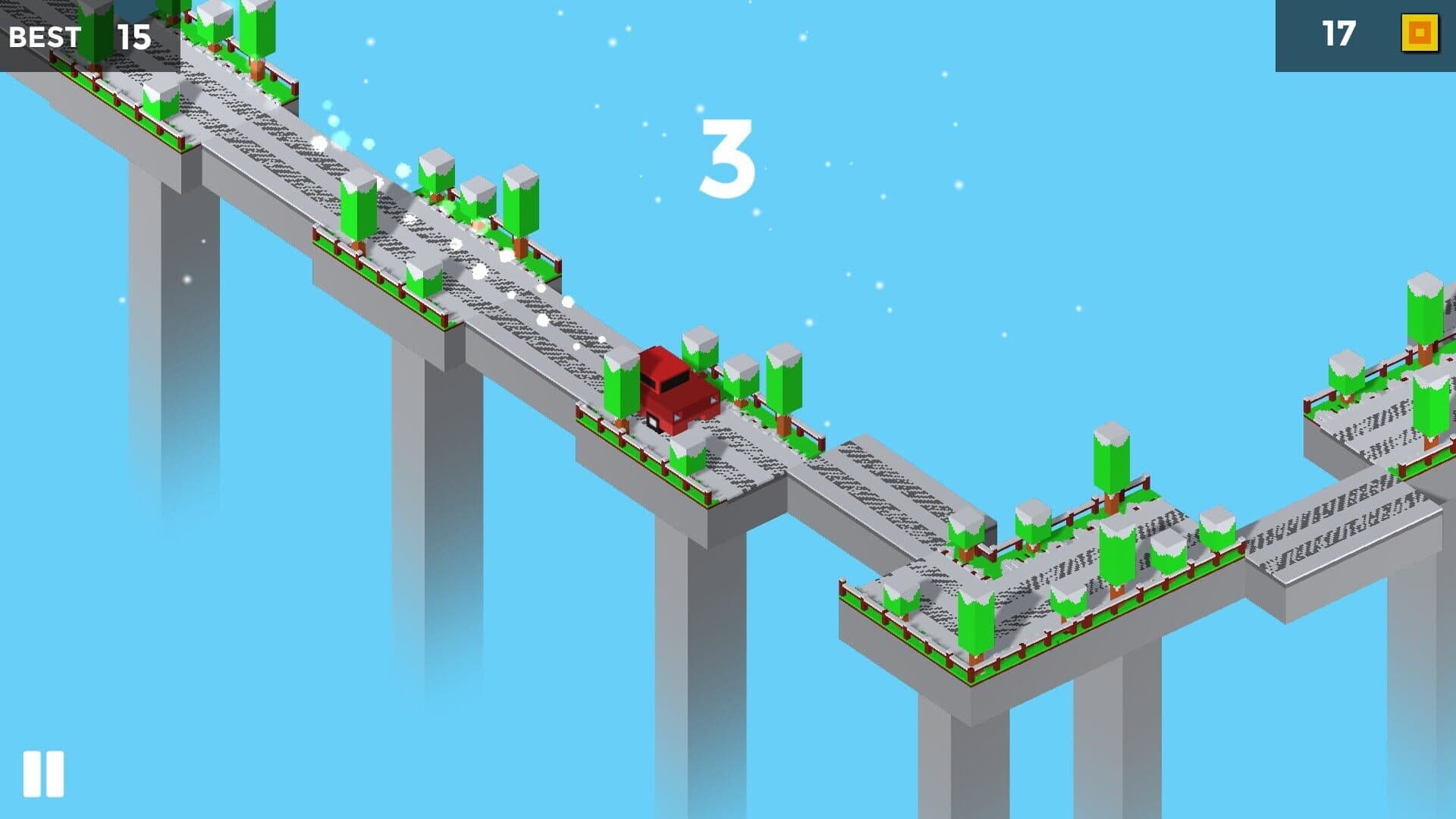Pause the game with the pause button
This screenshot has height=819, width=1456.
pyautogui.click(x=43, y=774)
